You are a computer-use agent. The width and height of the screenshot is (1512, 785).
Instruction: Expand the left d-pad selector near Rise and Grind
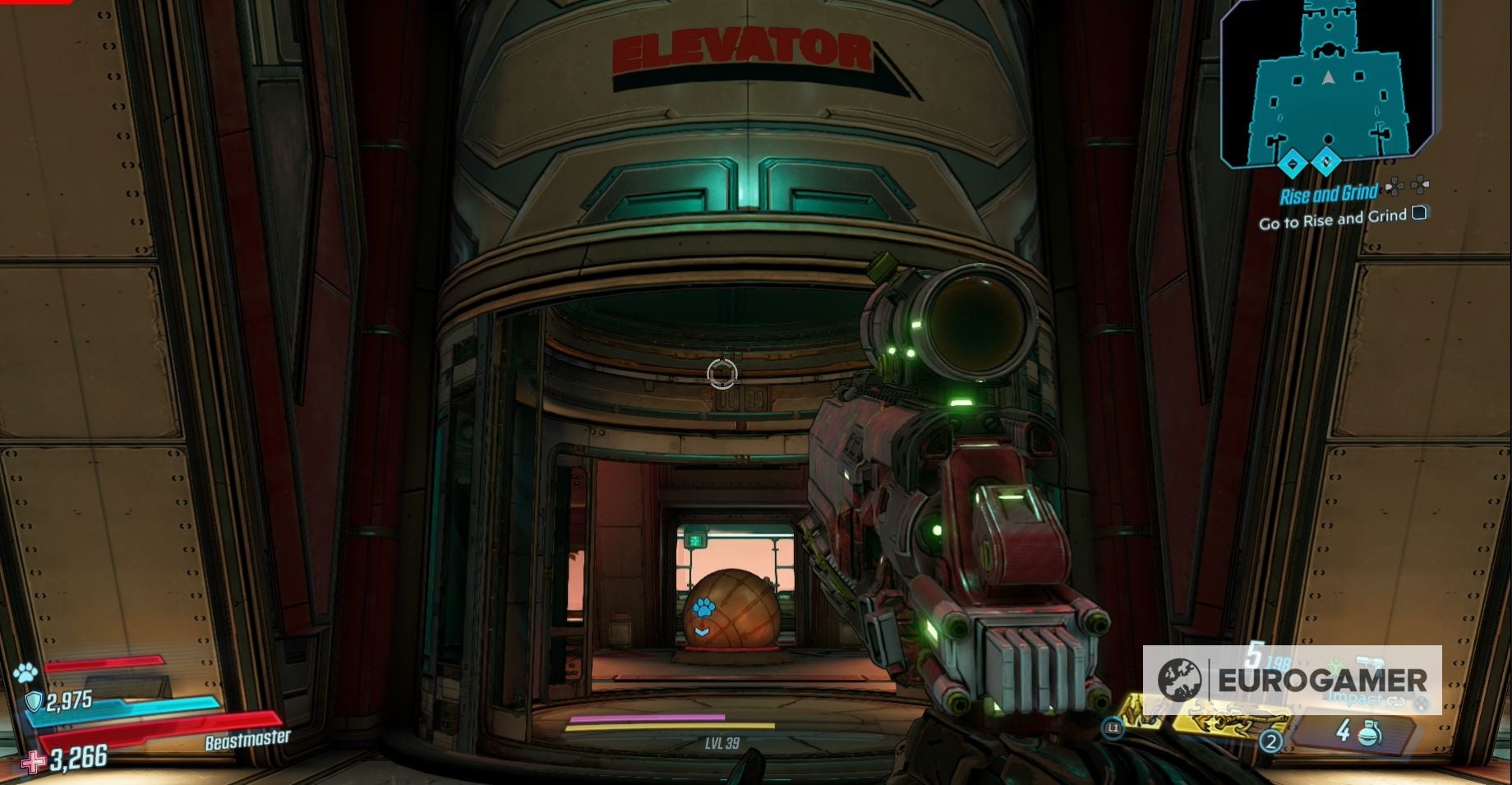(x=1394, y=187)
